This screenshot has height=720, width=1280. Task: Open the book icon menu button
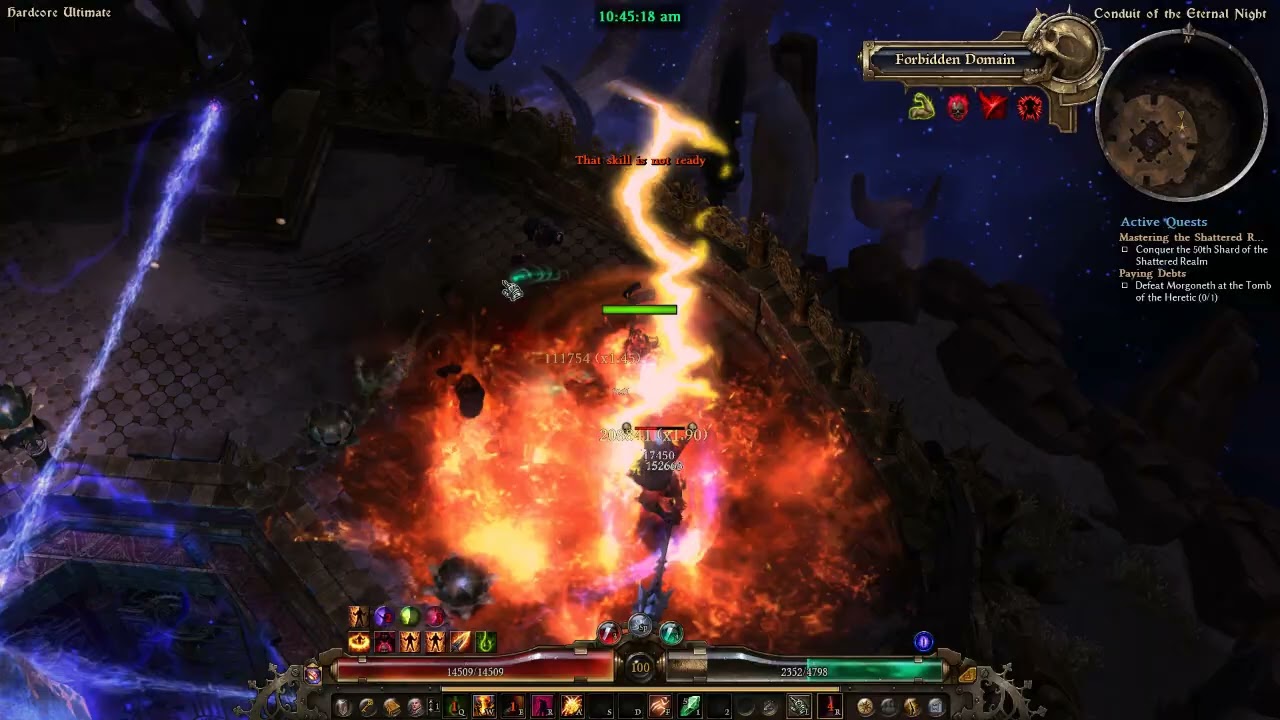point(392,707)
